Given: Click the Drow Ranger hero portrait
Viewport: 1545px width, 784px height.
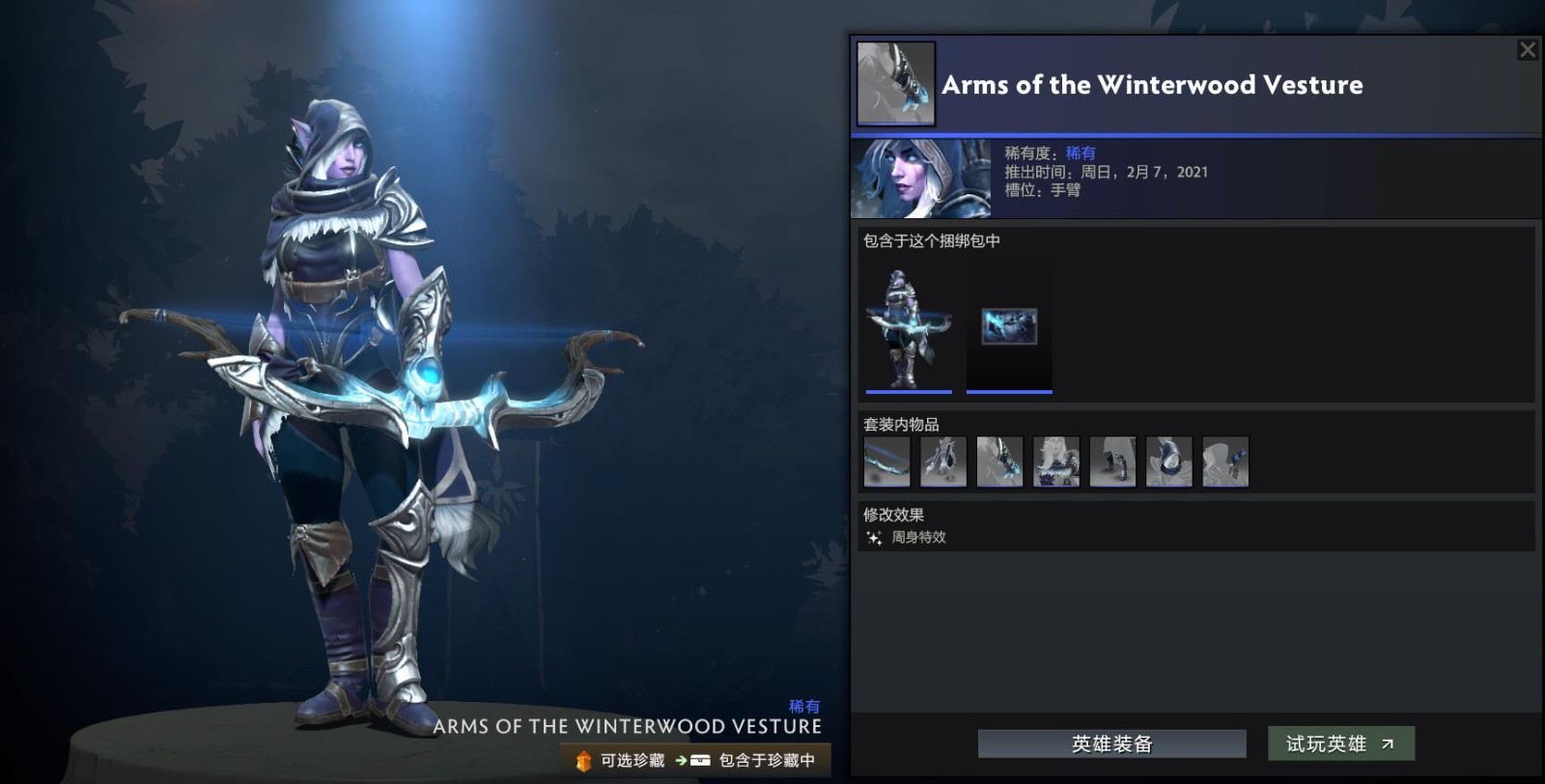Looking at the screenshot, I should click(920, 179).
